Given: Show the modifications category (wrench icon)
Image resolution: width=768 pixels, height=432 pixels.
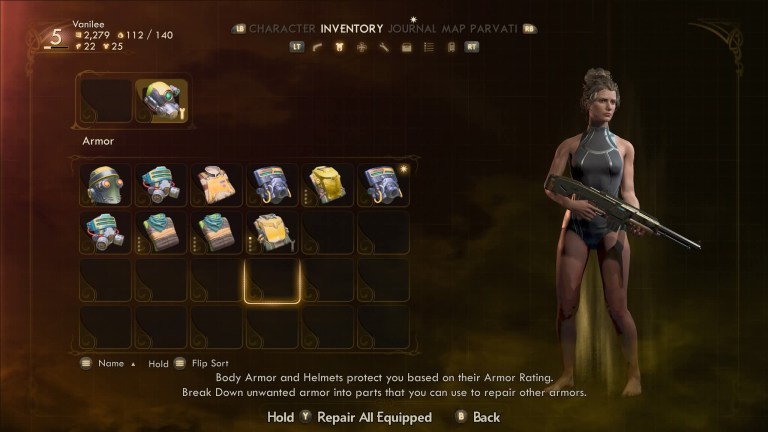Looking at the screenshot, I should point(383,46).
